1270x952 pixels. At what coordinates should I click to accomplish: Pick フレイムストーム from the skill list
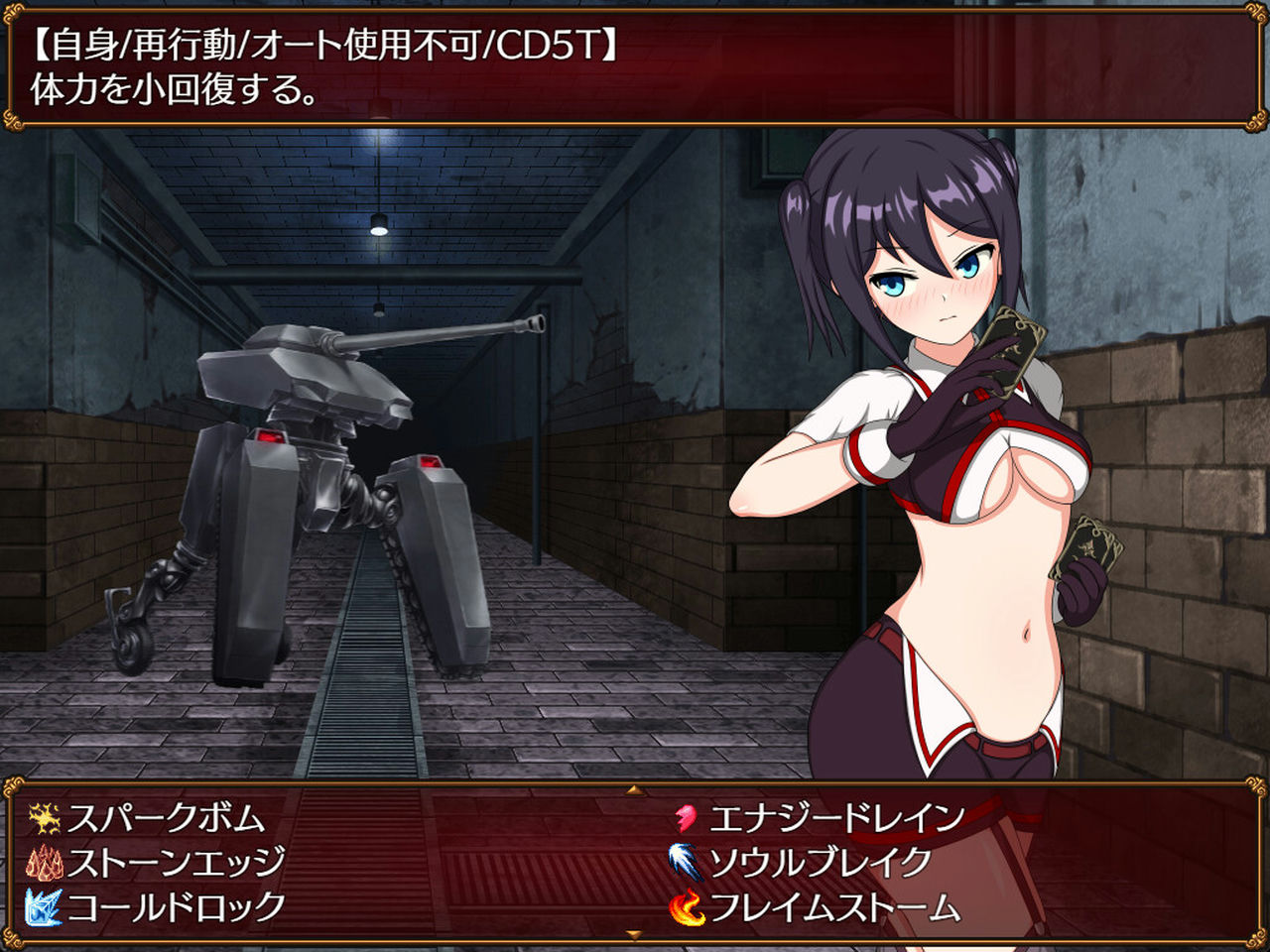pyautogui.click(x=833, y=905)
